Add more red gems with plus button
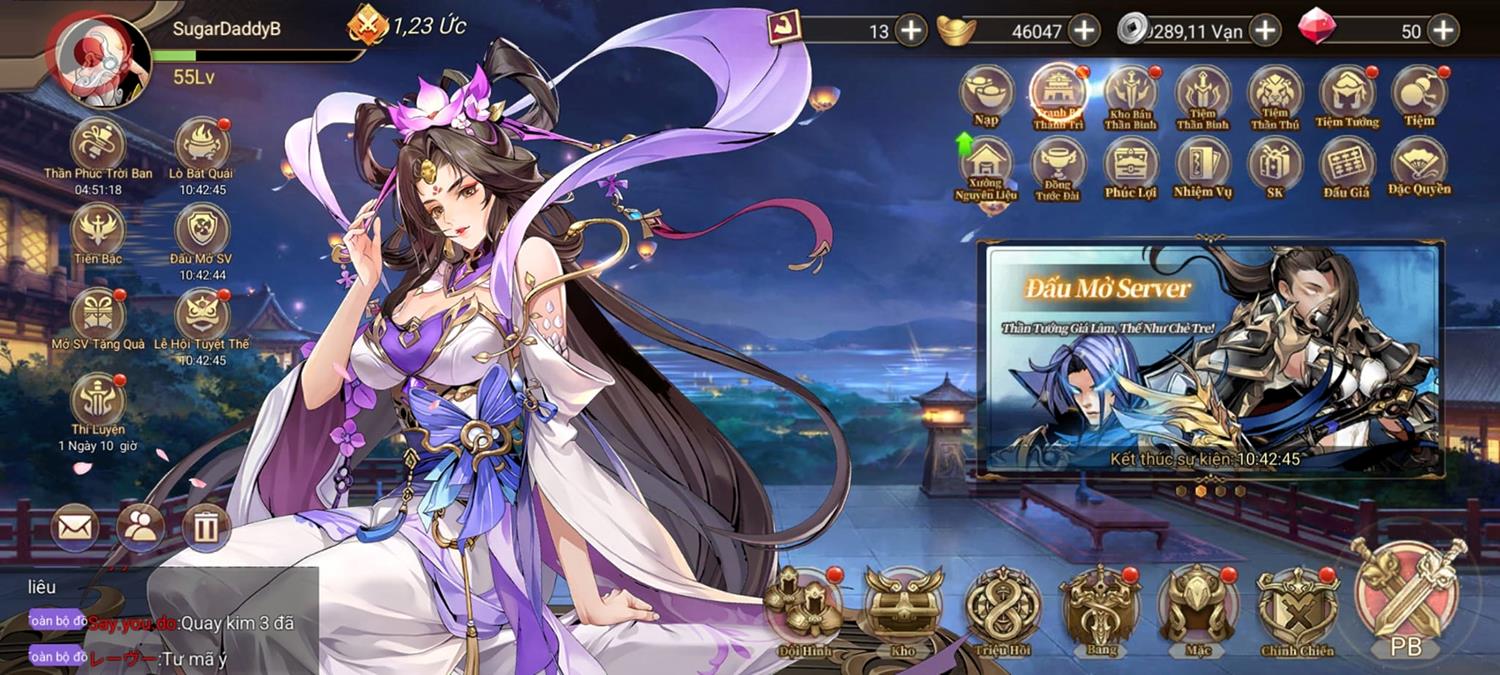The image size is (1500, 675). tap(1442, 31)
